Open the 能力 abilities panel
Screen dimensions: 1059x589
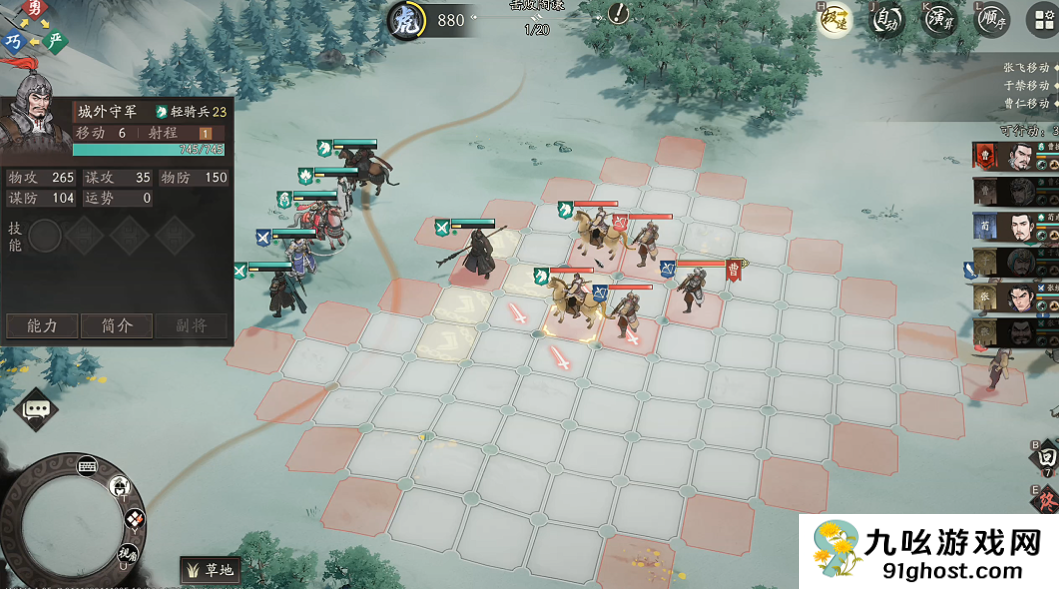(41, 326)
